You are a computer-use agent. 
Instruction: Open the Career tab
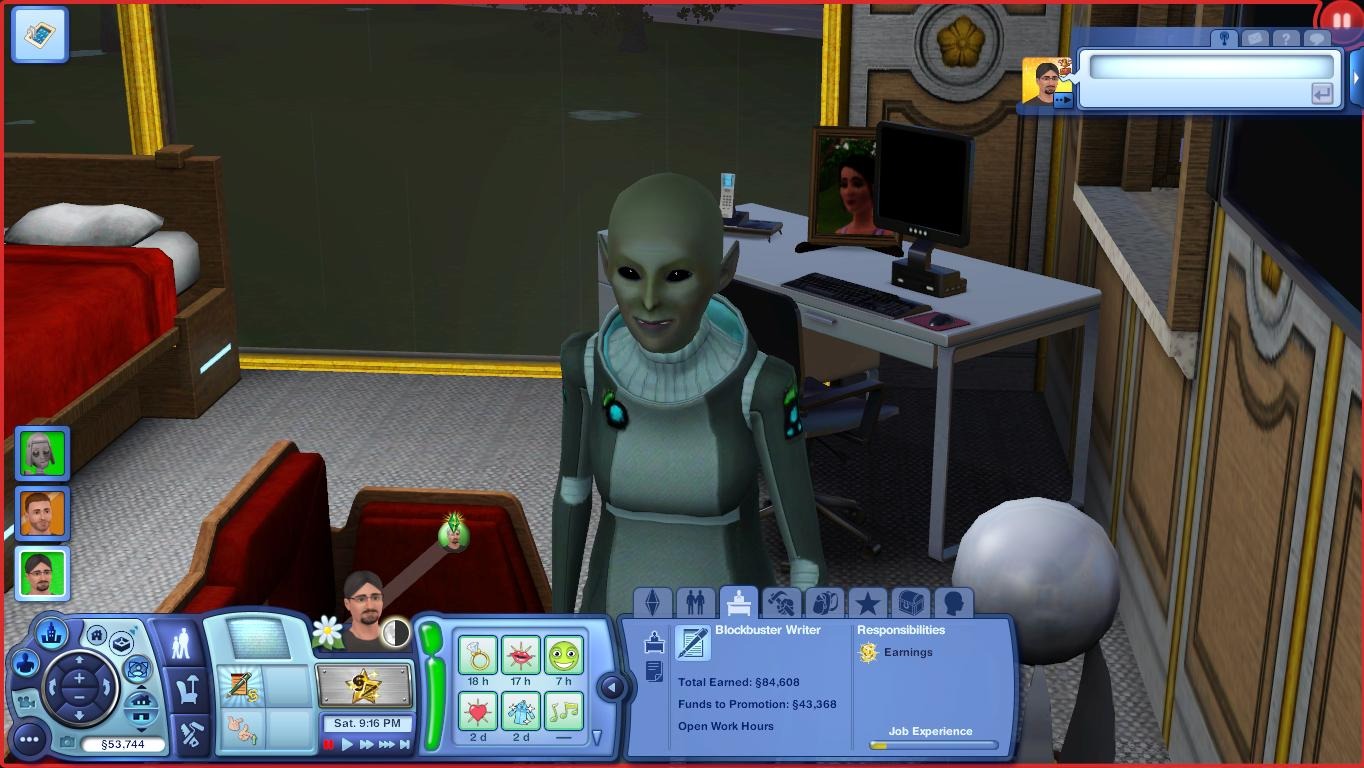click(738, 602)
